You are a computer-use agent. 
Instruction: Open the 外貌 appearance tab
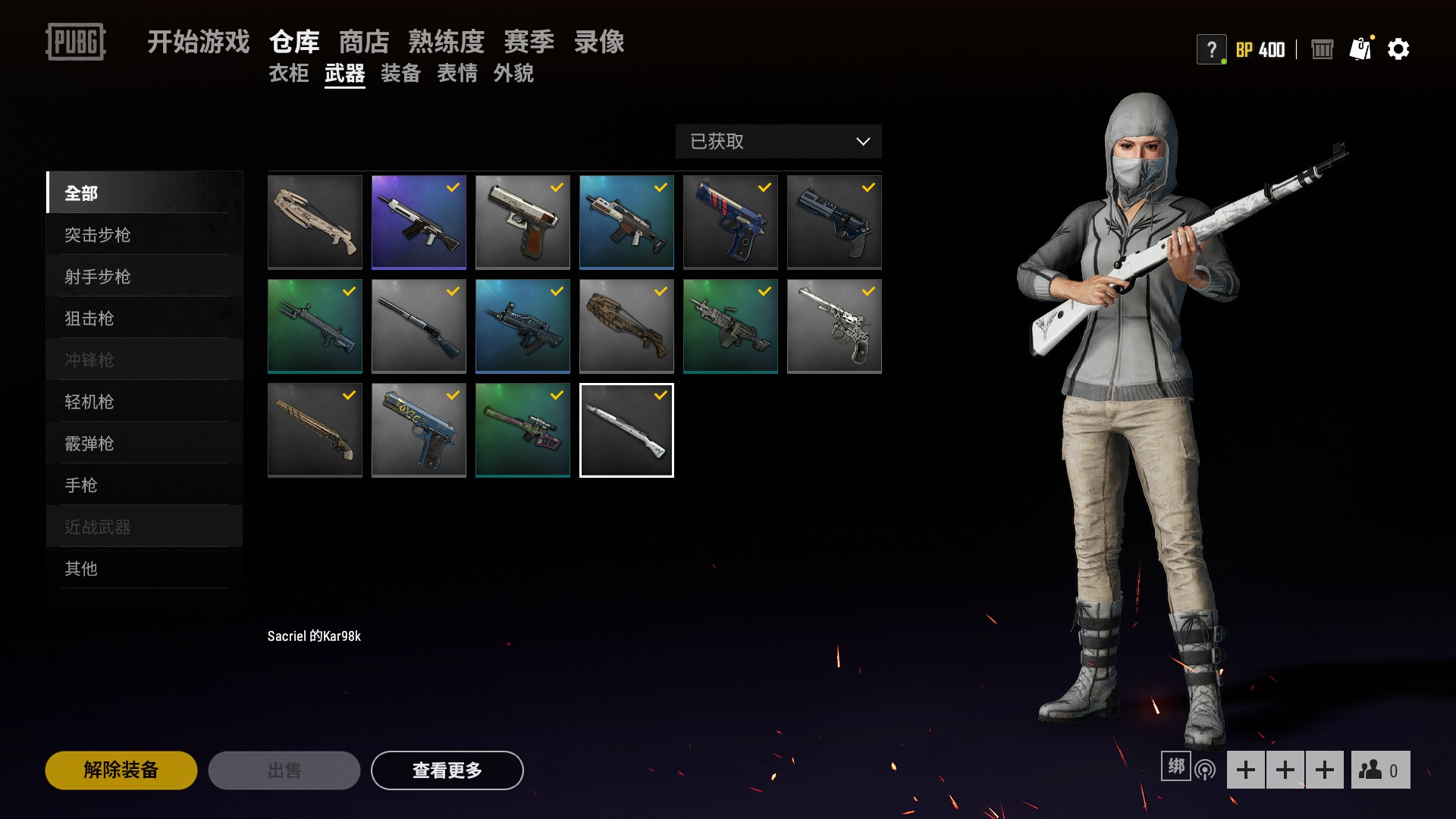point(513,74)
